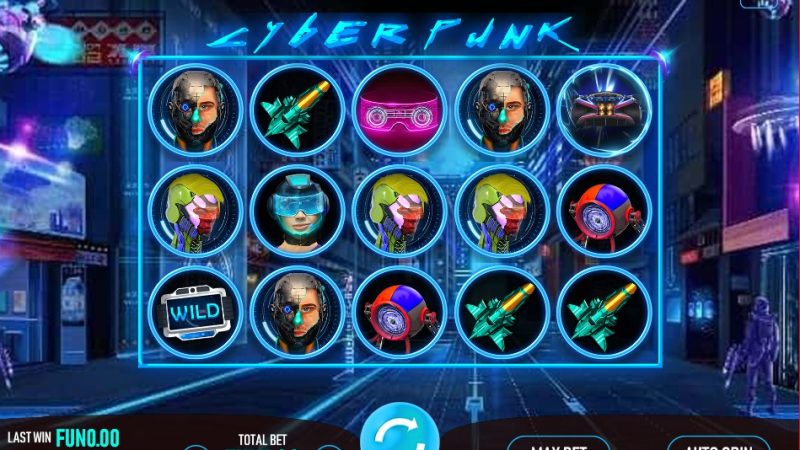Screen dimensions: 800x450
Task: Activate the Auto Spin button
Action: (x=718, y=442)
